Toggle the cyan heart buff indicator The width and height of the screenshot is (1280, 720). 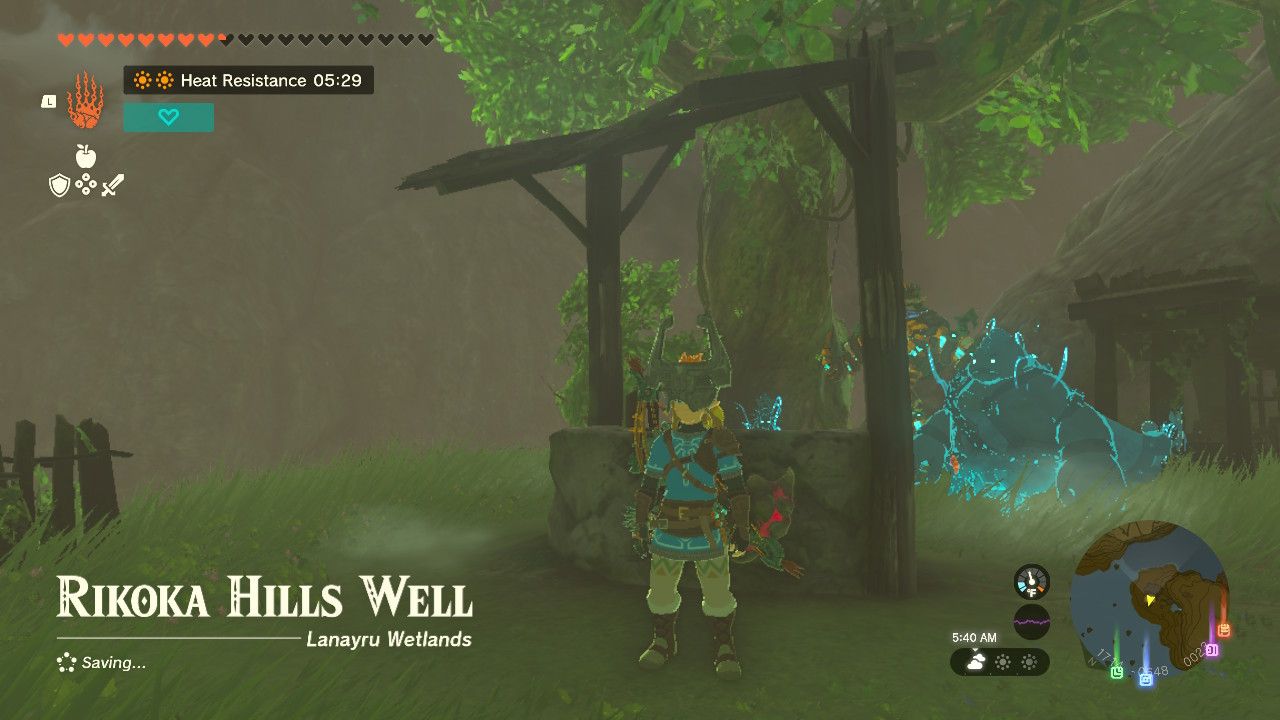click(x=169, y=117)
